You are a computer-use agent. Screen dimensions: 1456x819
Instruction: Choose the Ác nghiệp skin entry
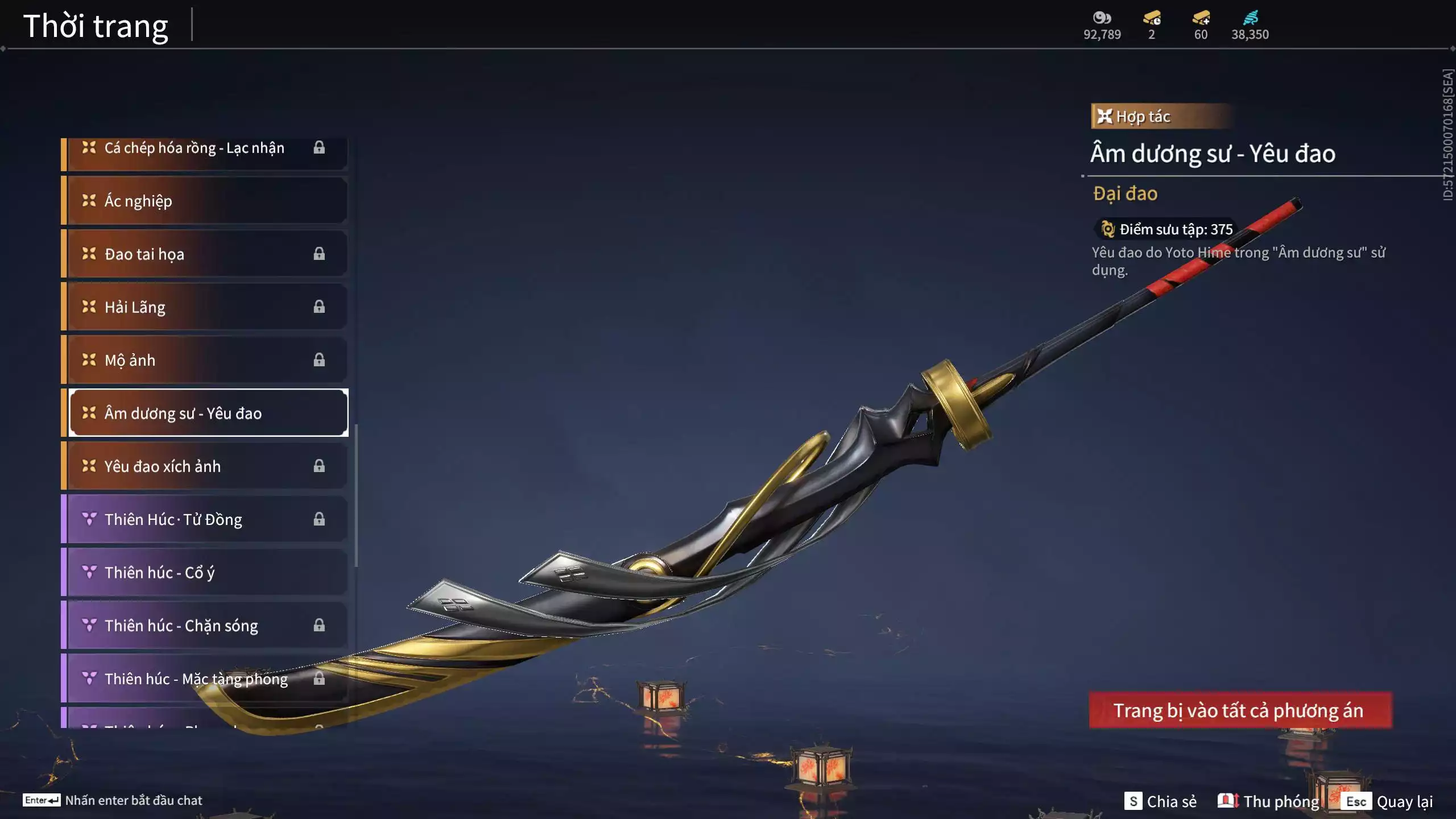pyautogui.click(x=205, y=201)
